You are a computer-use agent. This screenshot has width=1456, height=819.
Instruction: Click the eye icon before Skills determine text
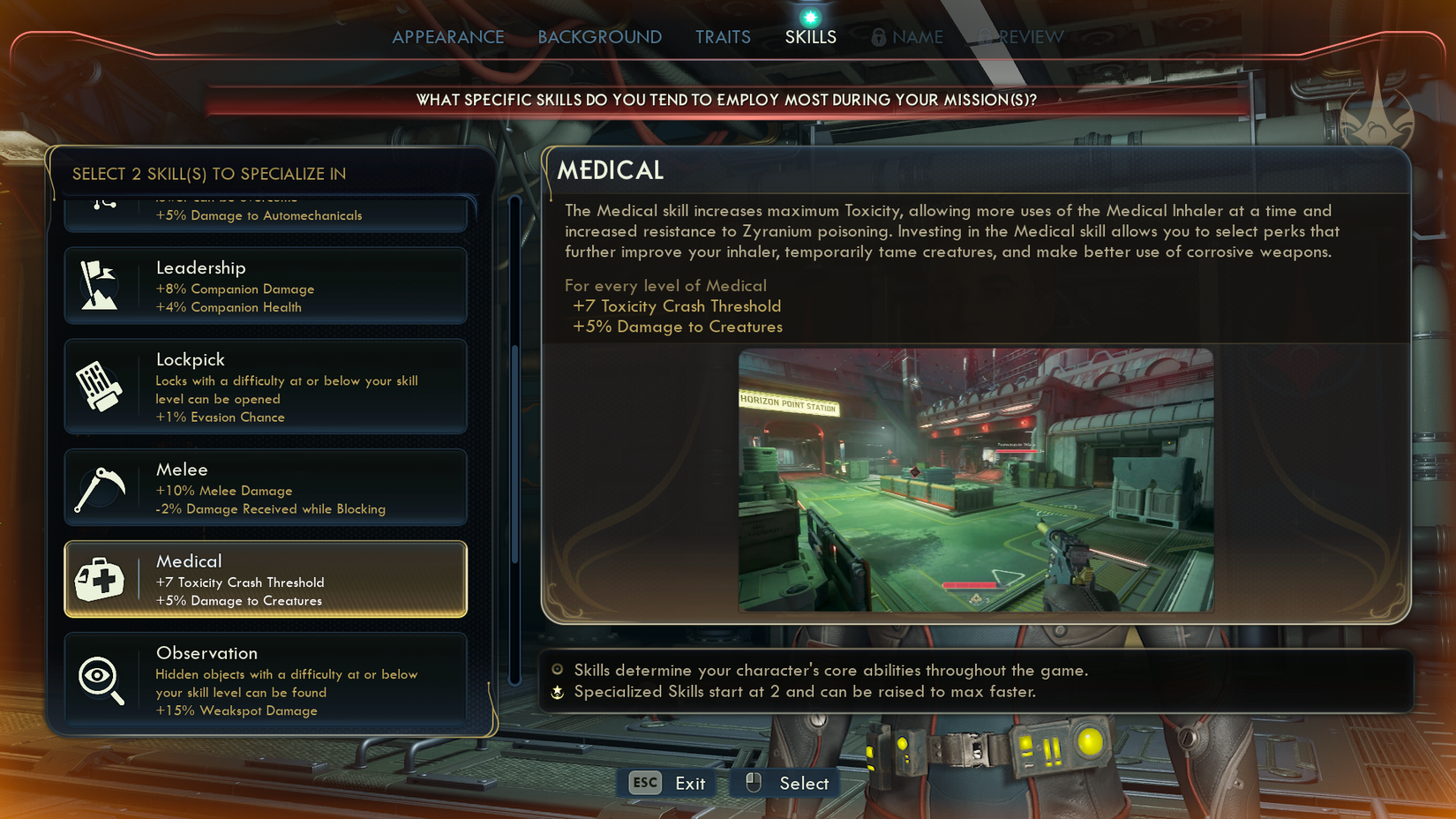556,671
